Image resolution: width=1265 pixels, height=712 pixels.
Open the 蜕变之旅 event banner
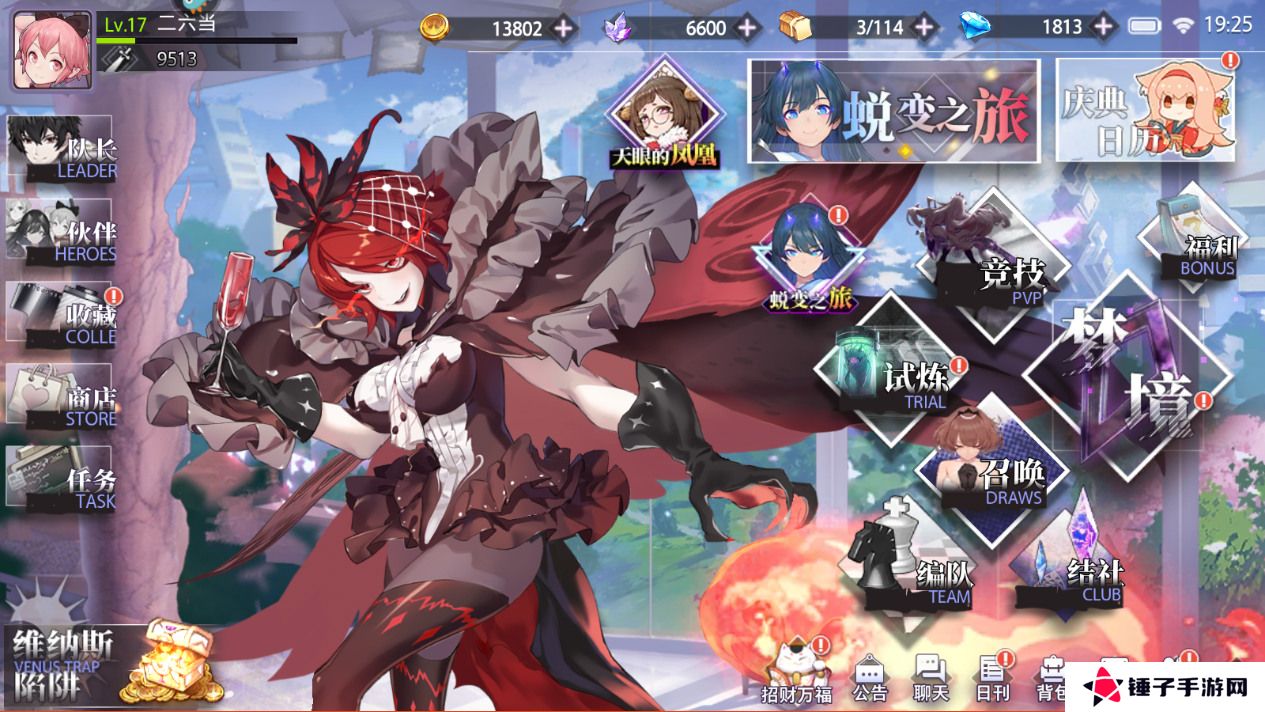[895, 110]
